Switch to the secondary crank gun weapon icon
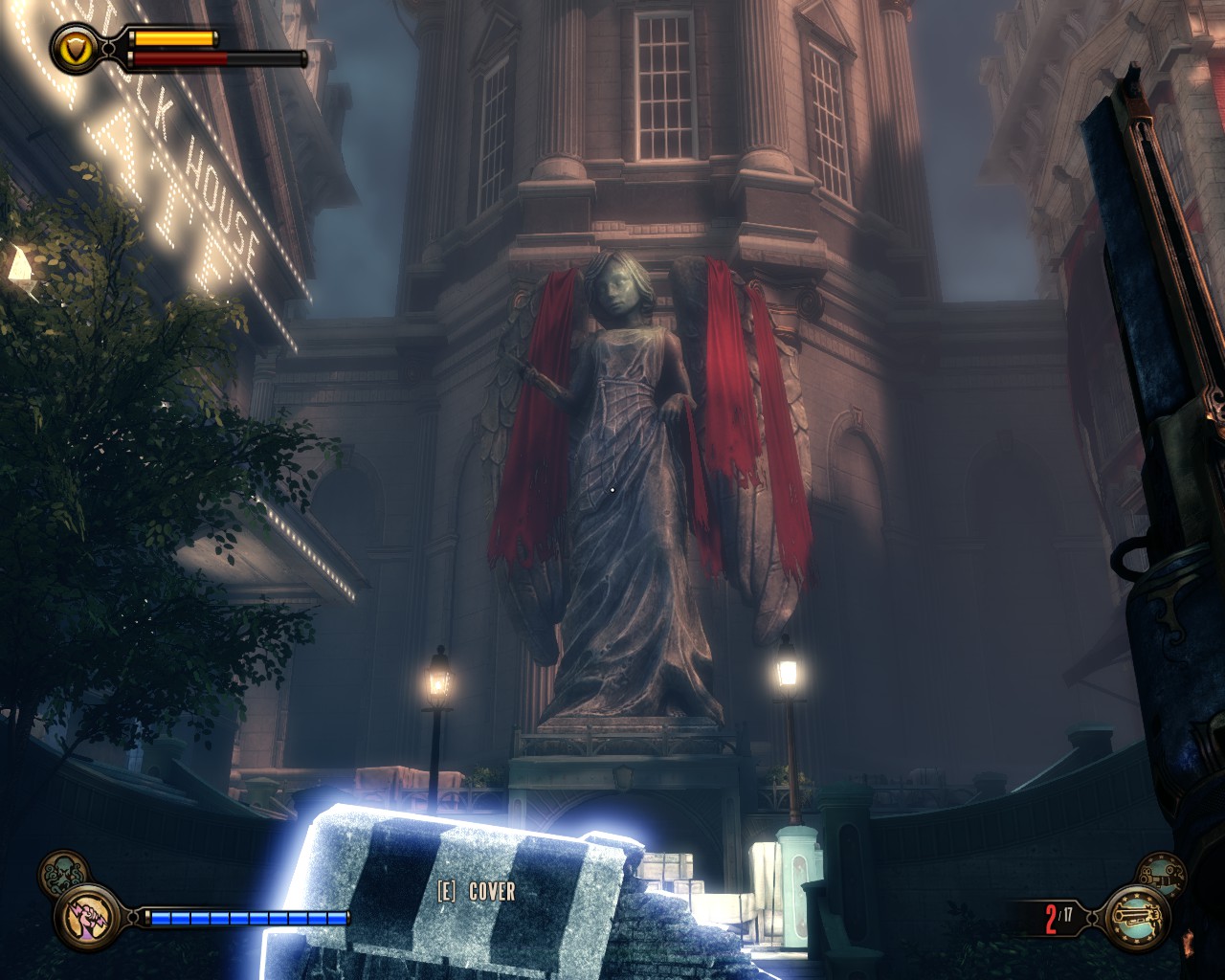This screenshot has height=980, width=1225. pyautogui.click(x=1161, y=874)
